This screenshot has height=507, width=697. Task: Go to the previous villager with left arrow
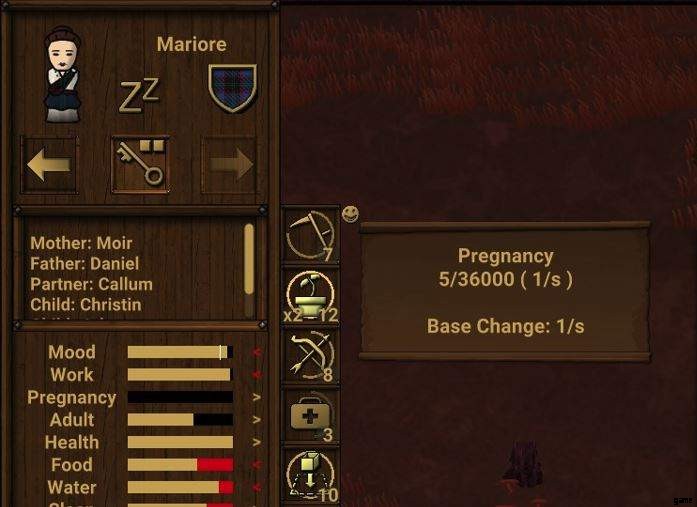tap(49, 165)
